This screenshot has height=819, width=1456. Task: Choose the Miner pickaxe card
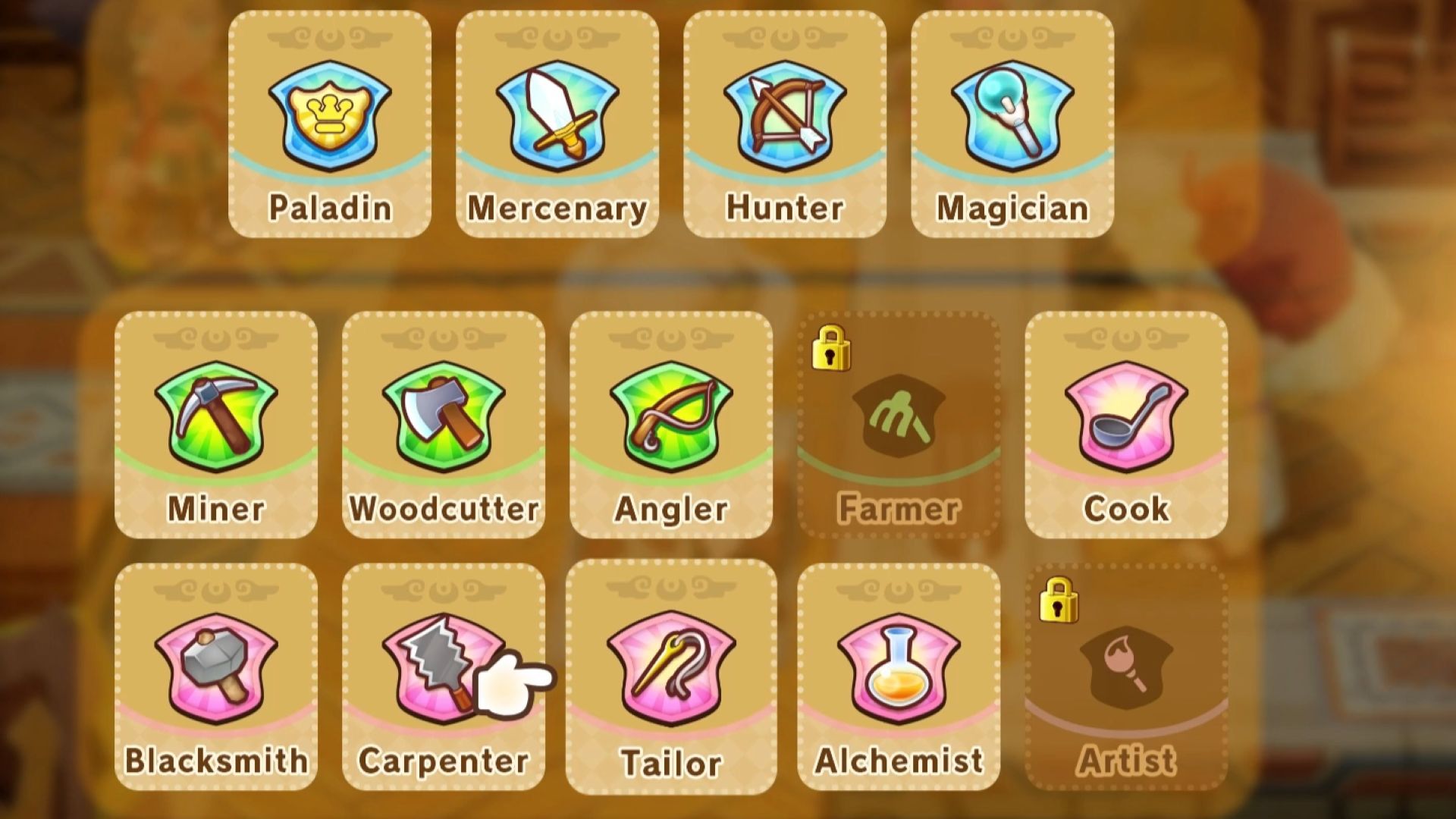[x=216, y=425]
